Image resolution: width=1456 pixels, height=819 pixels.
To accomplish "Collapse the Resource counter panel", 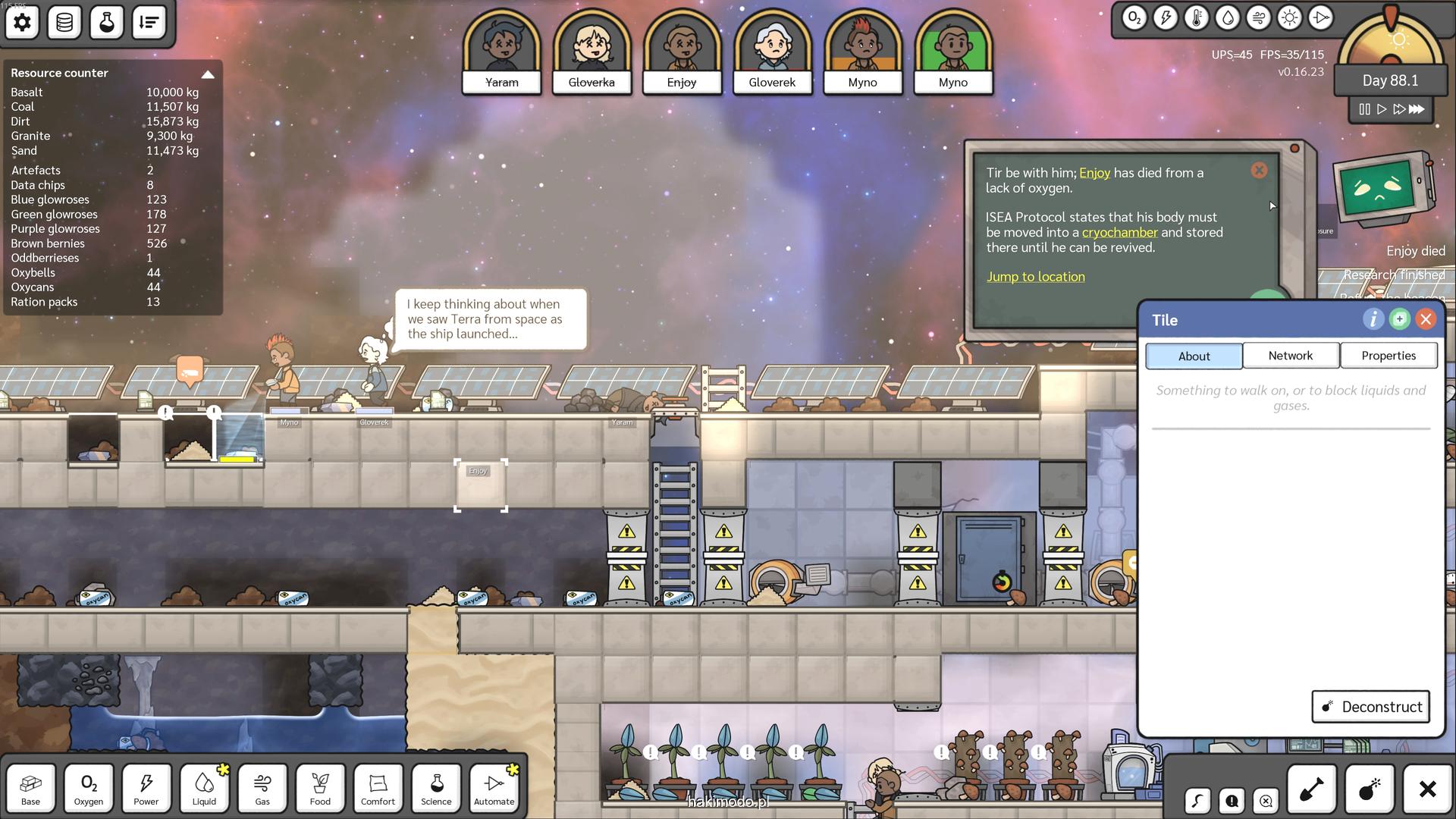I will (x=207, y=74).
